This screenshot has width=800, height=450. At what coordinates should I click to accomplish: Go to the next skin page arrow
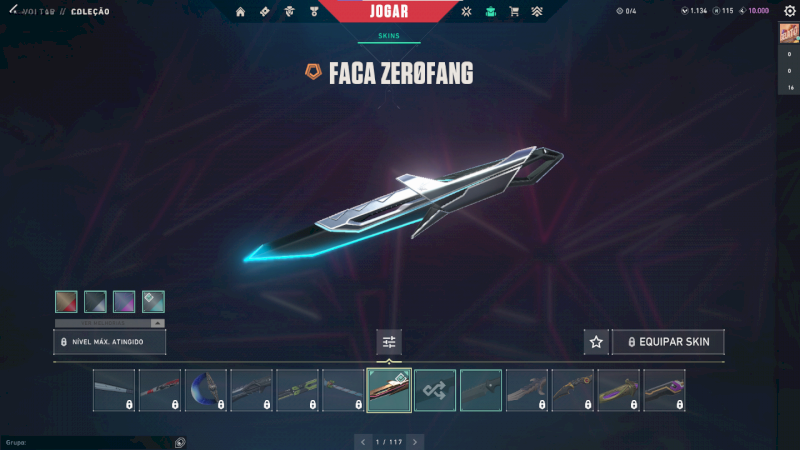click(x=415, y=441)
